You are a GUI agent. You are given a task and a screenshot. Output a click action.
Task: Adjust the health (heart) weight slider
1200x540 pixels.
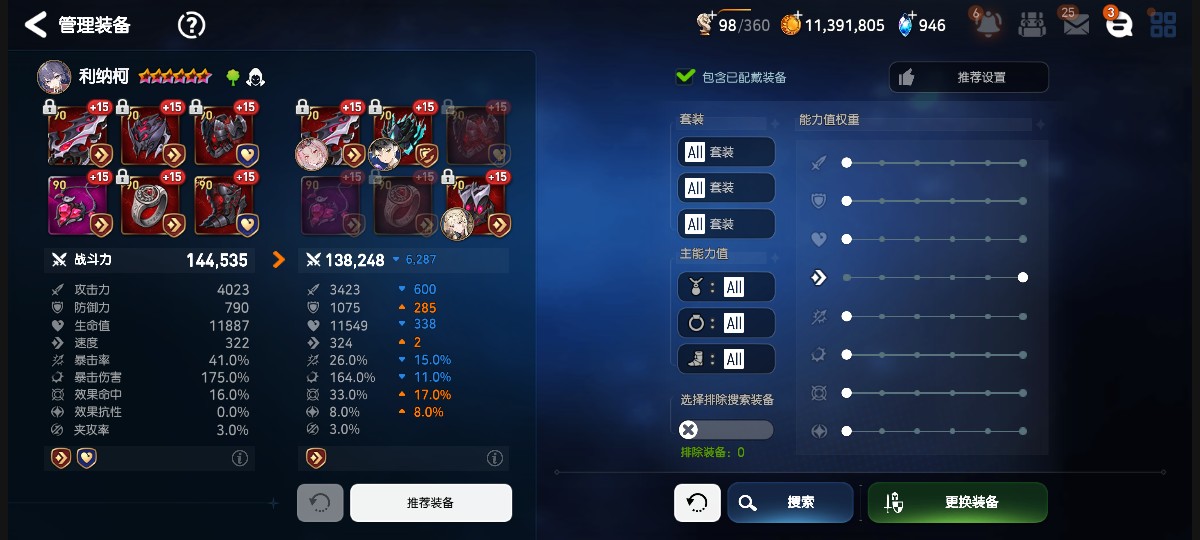click(x=847, y=239)
